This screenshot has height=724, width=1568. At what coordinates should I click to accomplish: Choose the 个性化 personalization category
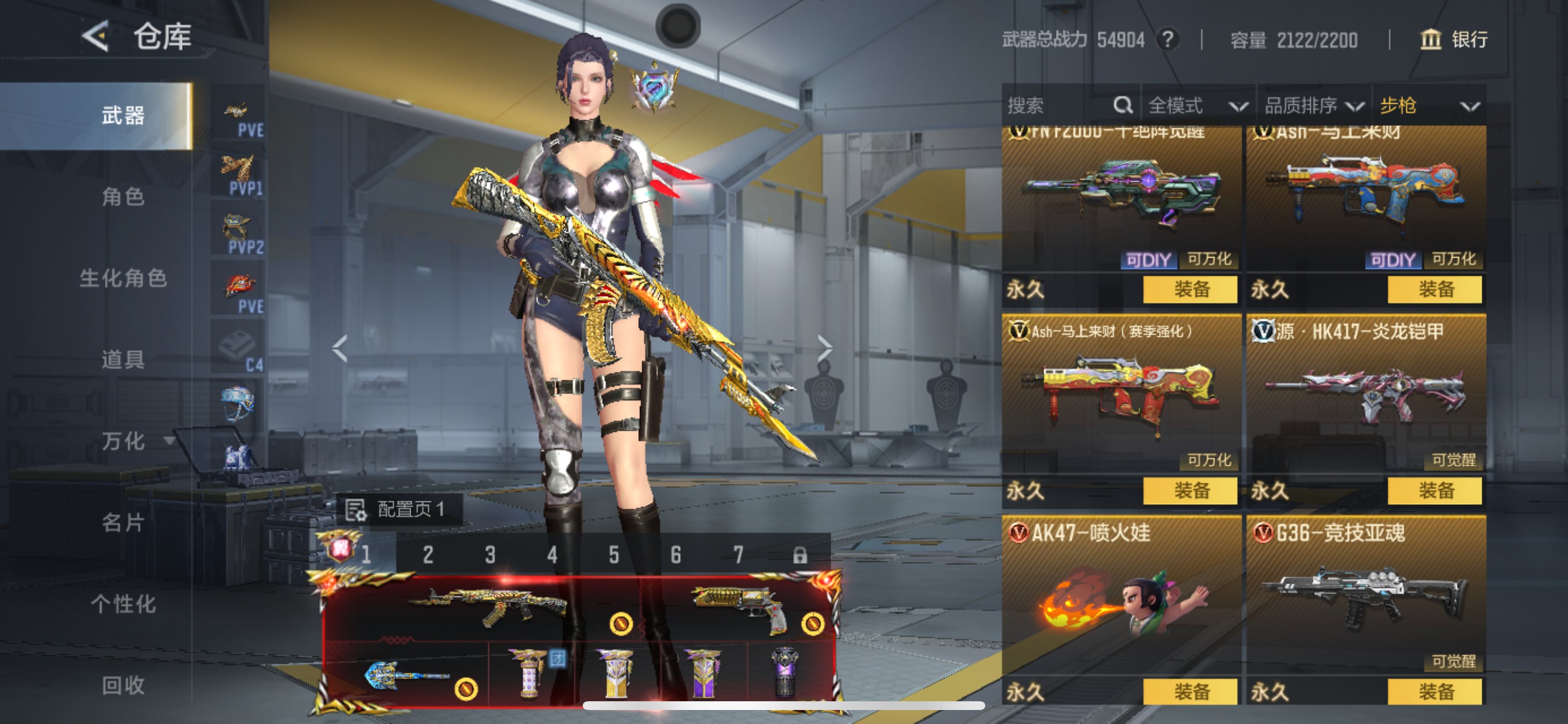[123, 603]
